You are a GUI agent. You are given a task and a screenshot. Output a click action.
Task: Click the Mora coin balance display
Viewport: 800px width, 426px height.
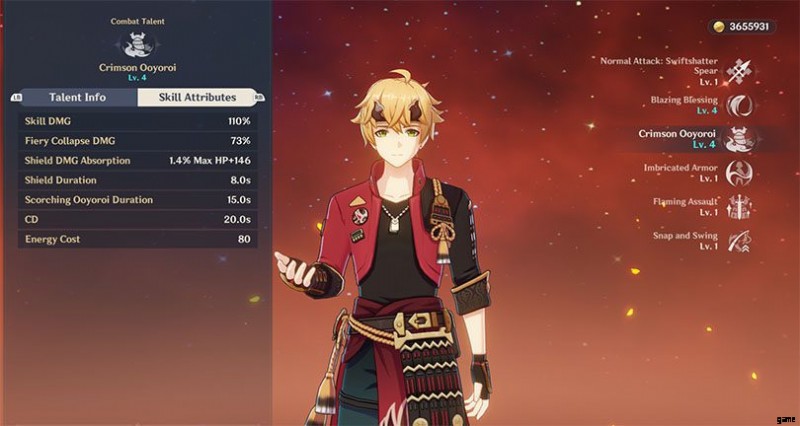tap(741, 27)
